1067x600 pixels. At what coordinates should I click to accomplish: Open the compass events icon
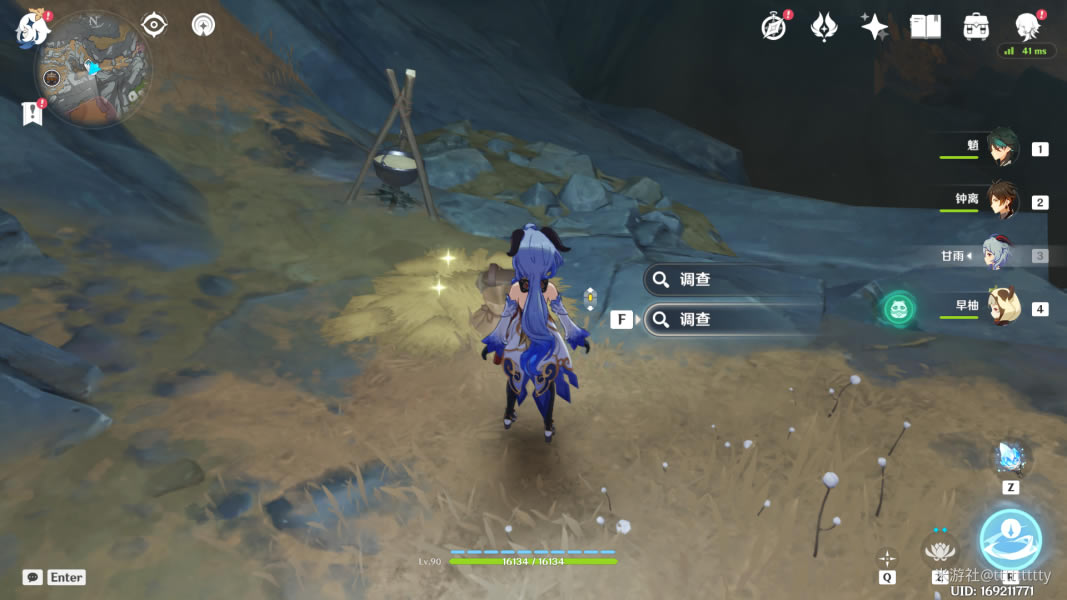773,27
